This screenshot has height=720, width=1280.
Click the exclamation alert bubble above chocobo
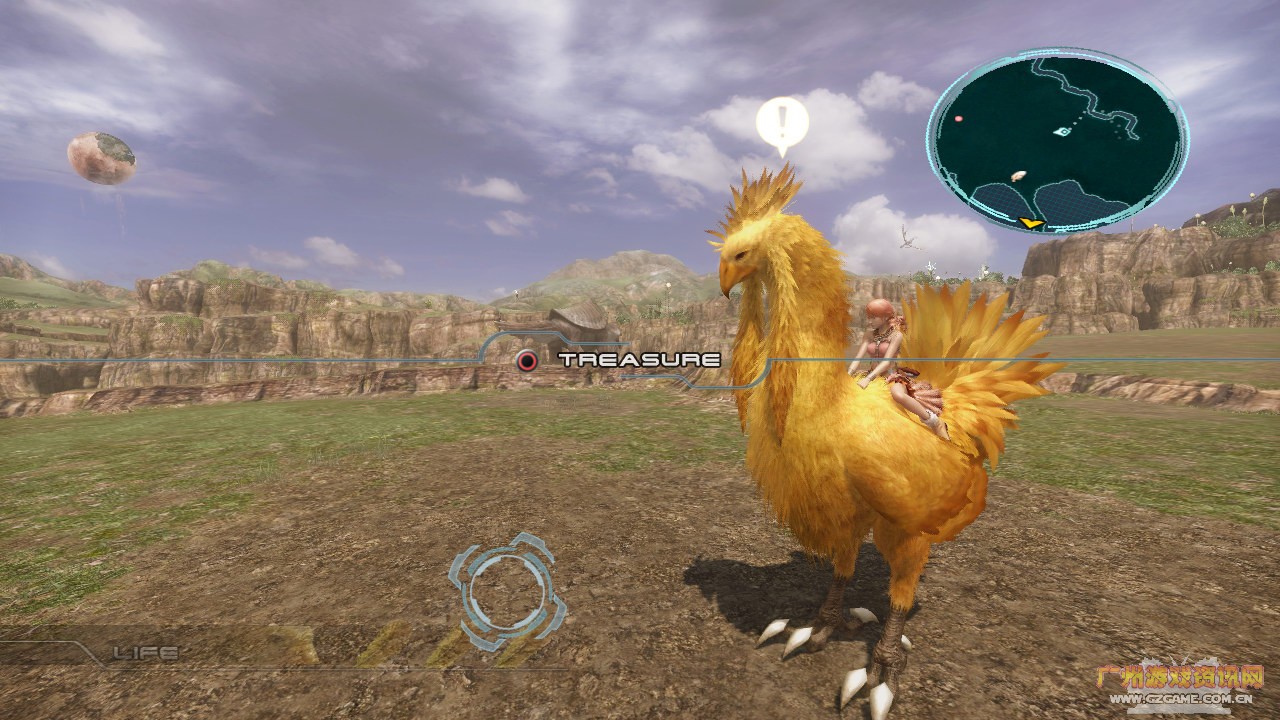[782, 123]
